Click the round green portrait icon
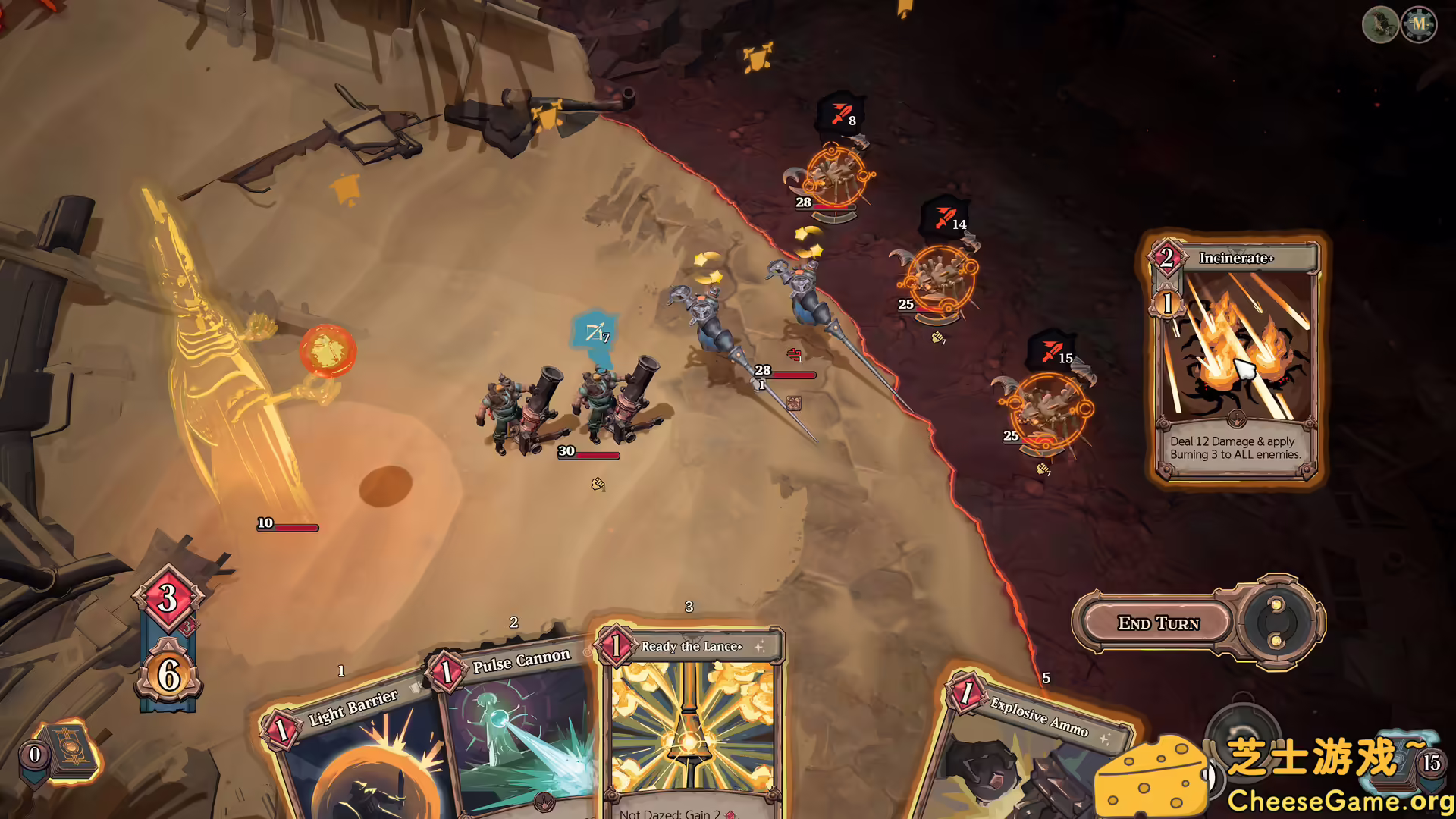This screenshot has height=819, width=1456. (x=1380, y=24)
